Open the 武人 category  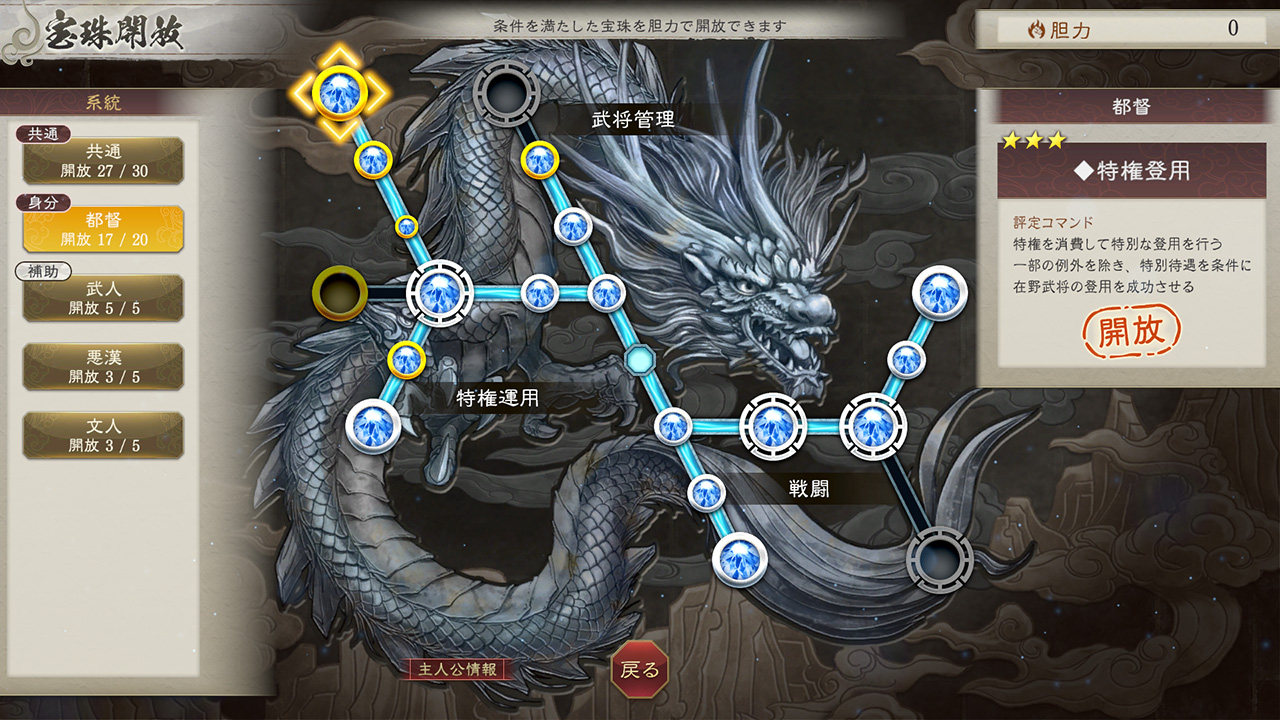click(x=103, y=297)
